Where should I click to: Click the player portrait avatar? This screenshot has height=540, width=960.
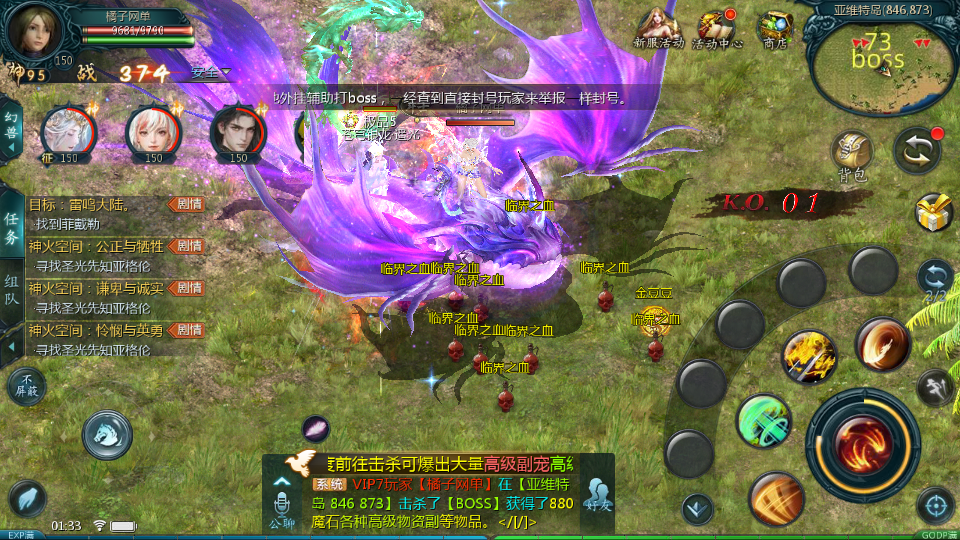click(28, 29)
